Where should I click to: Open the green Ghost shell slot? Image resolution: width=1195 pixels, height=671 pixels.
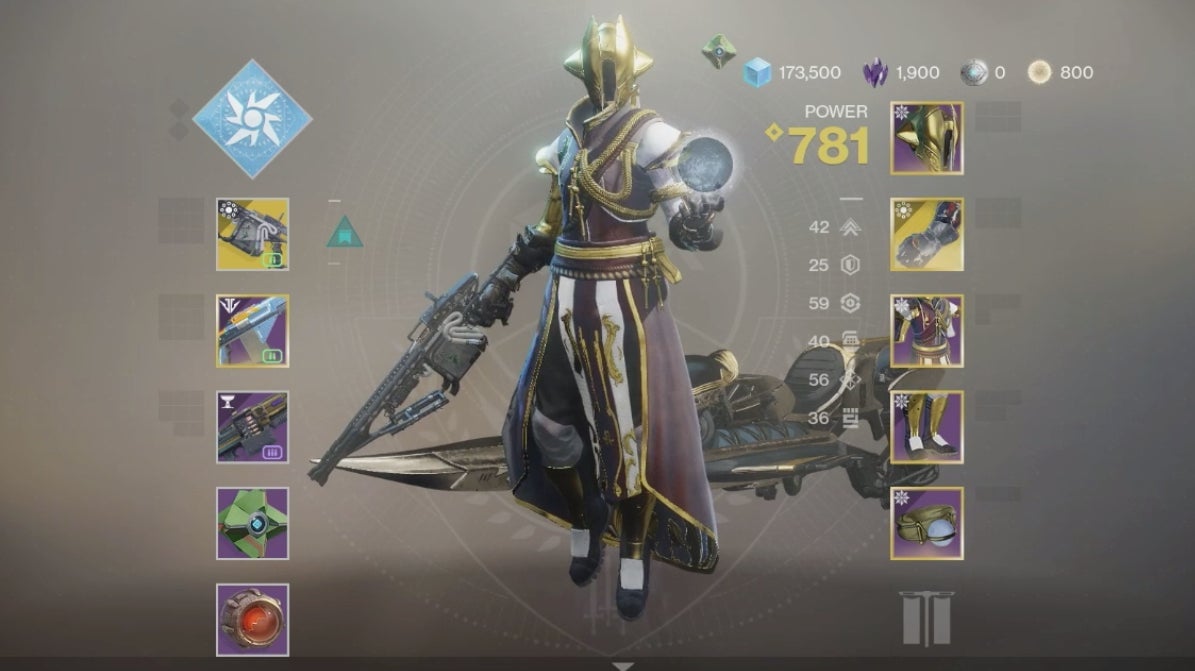click(252, 523)
